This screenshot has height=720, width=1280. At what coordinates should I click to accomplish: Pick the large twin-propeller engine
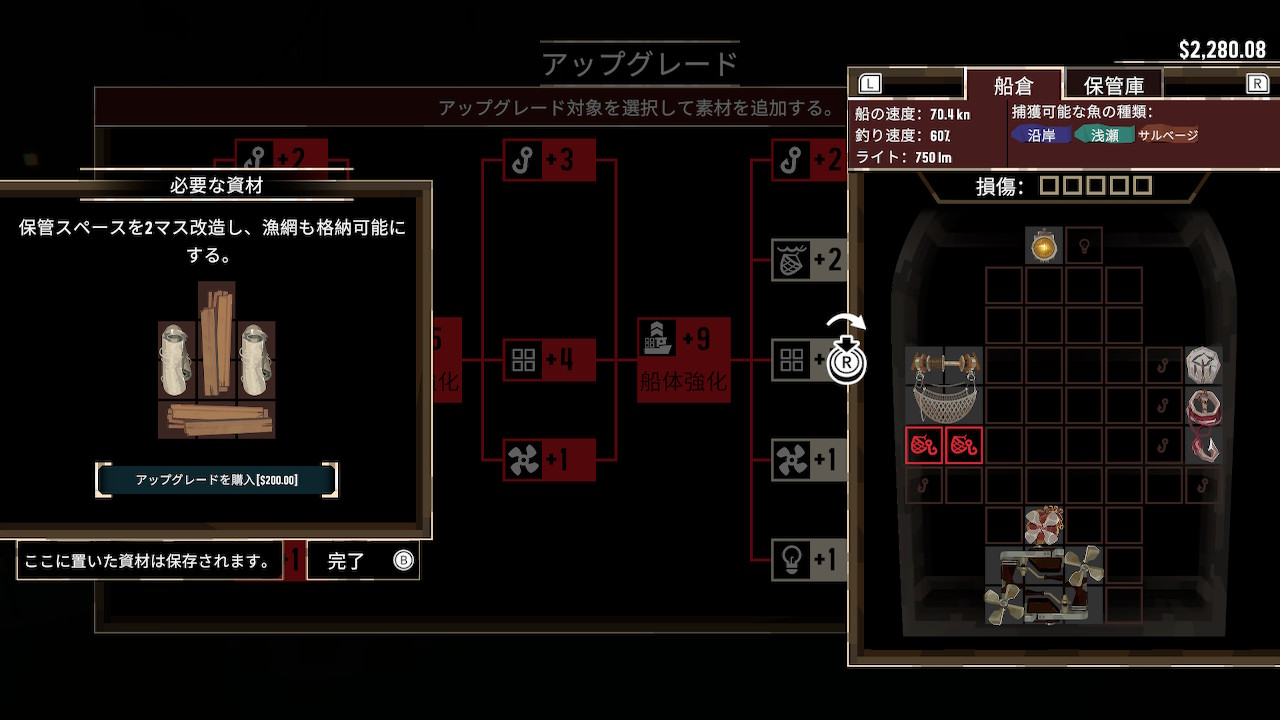tap(1044, 585)
